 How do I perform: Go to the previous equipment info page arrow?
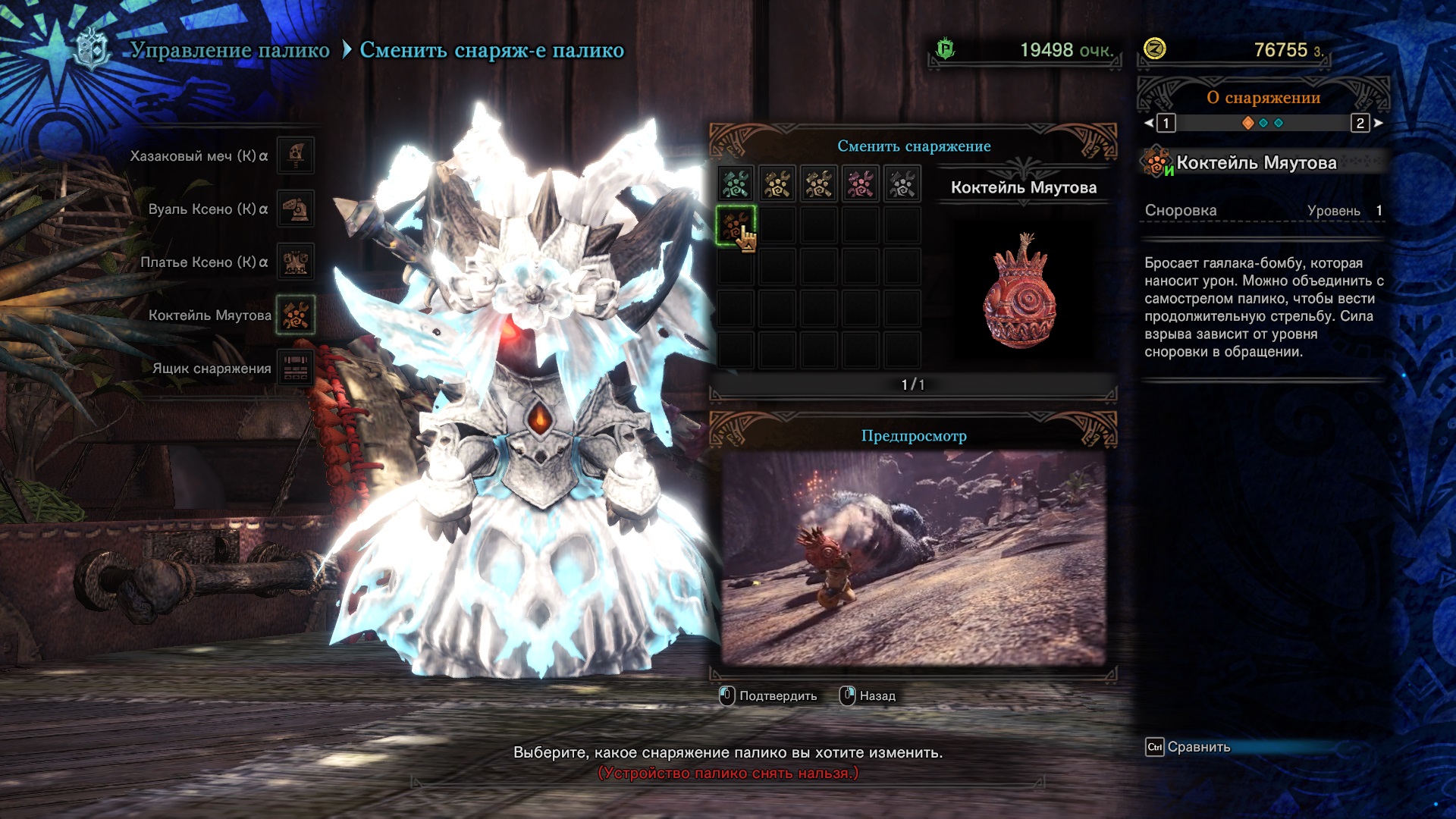tap(1149, 123)
